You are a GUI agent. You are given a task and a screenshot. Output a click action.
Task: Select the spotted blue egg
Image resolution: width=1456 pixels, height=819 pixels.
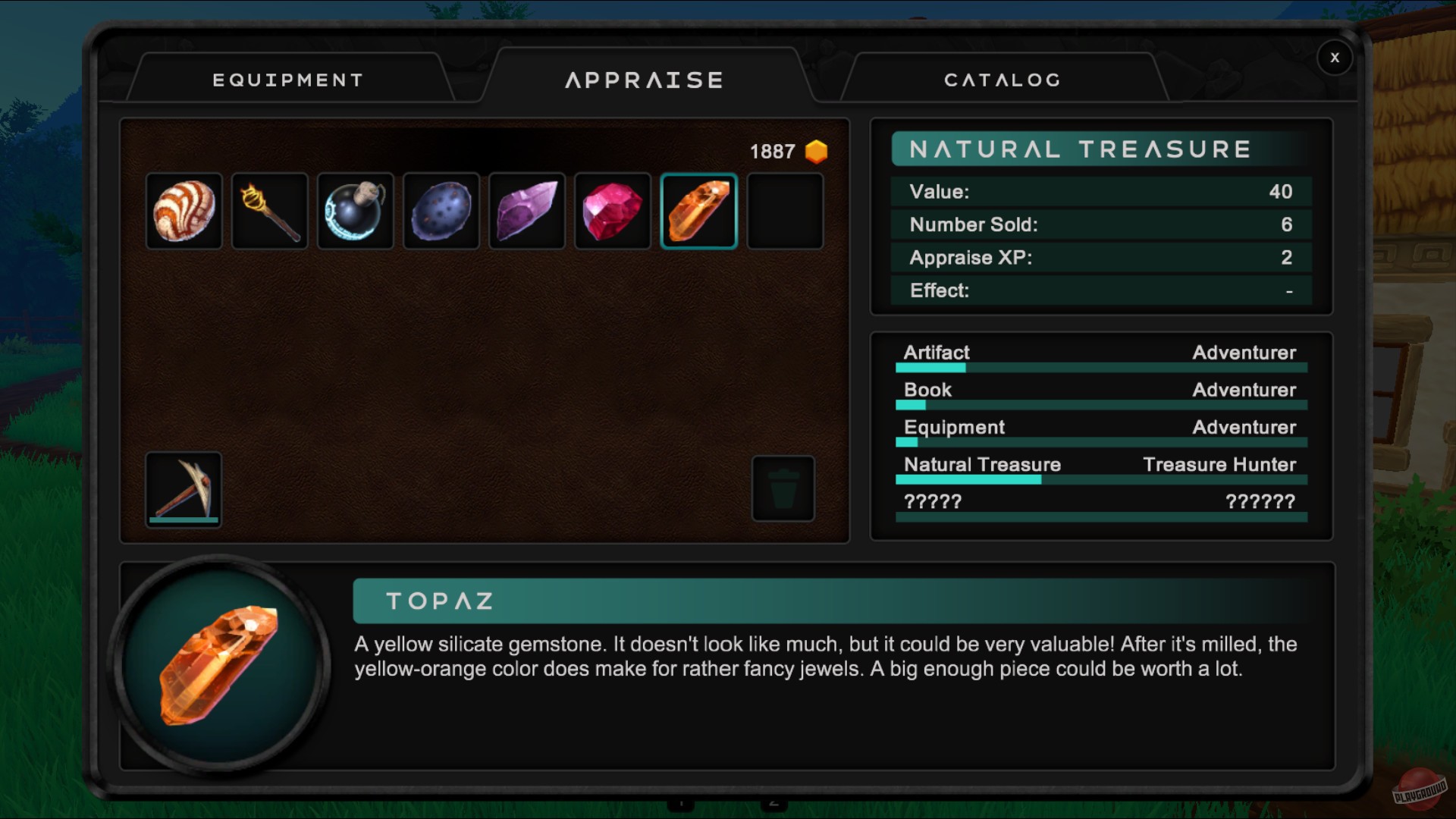(441, 211)
